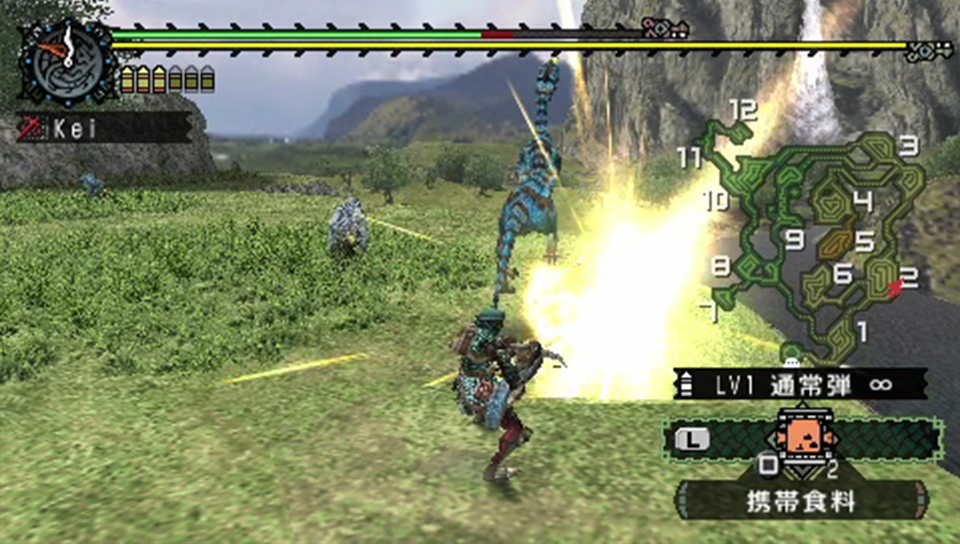
Task: Click the 携帯食料 item name label
Action: (803, 501)
